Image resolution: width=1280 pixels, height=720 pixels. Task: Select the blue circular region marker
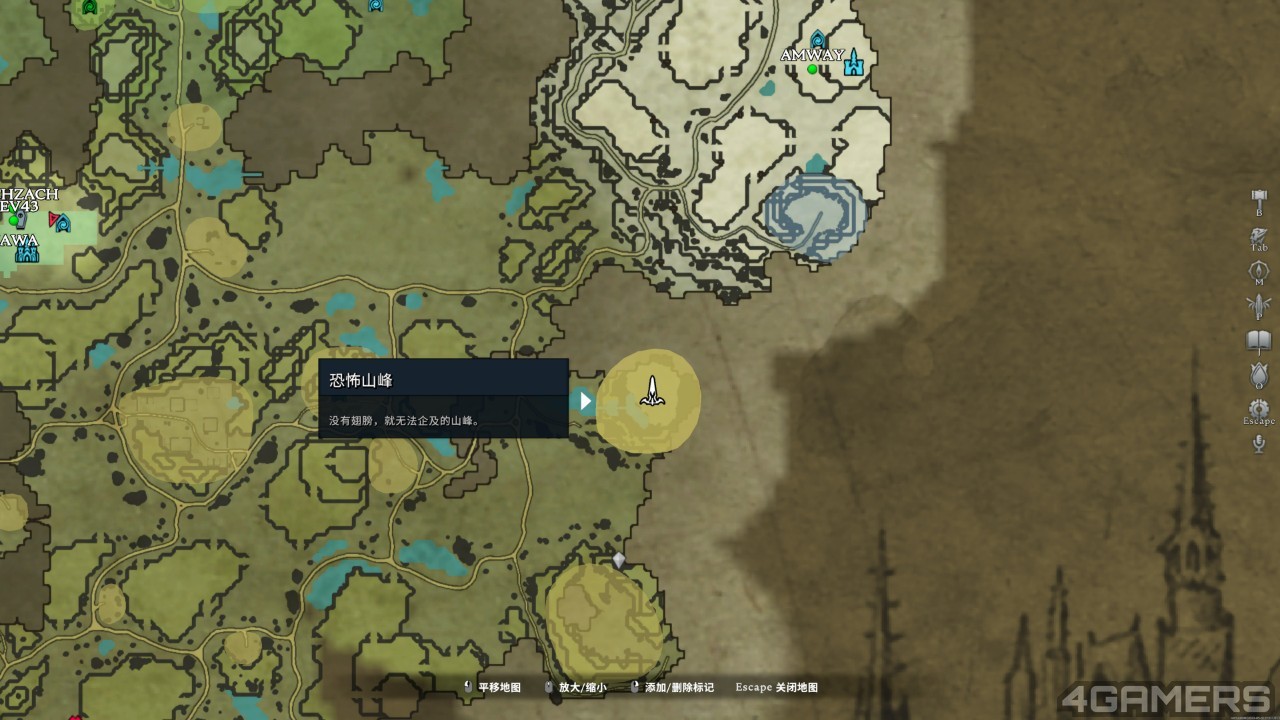[x=814, y=215]
